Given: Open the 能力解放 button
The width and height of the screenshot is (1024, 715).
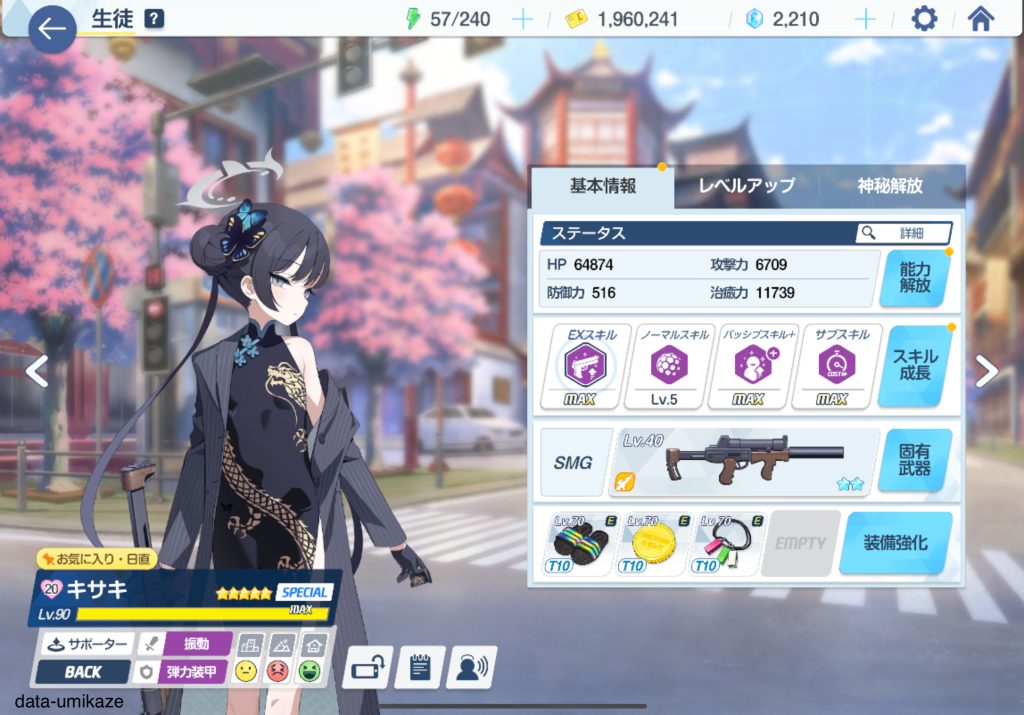Looking at the screenshot, I should pyautogui.click(x=914, y=277).
